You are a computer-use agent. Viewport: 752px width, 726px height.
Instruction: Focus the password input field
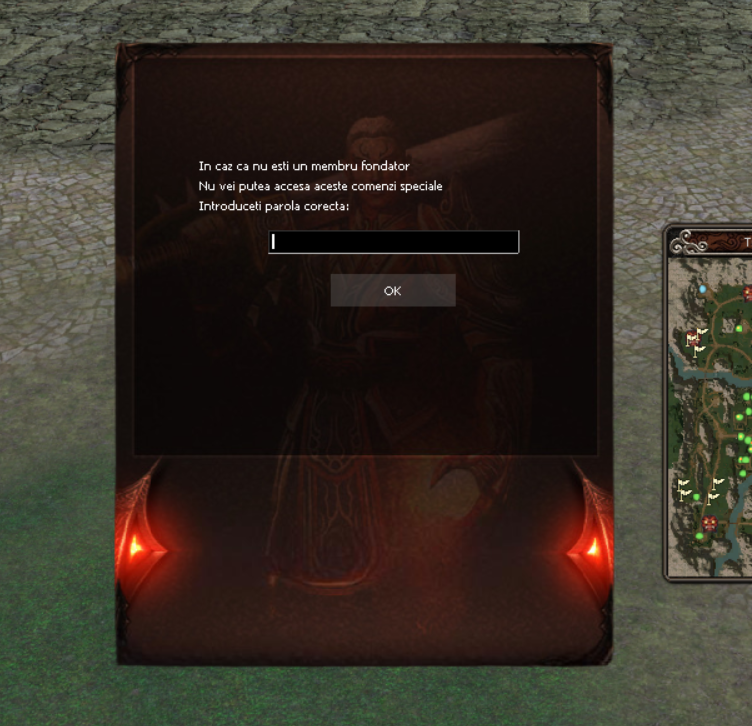coord(393,242)
